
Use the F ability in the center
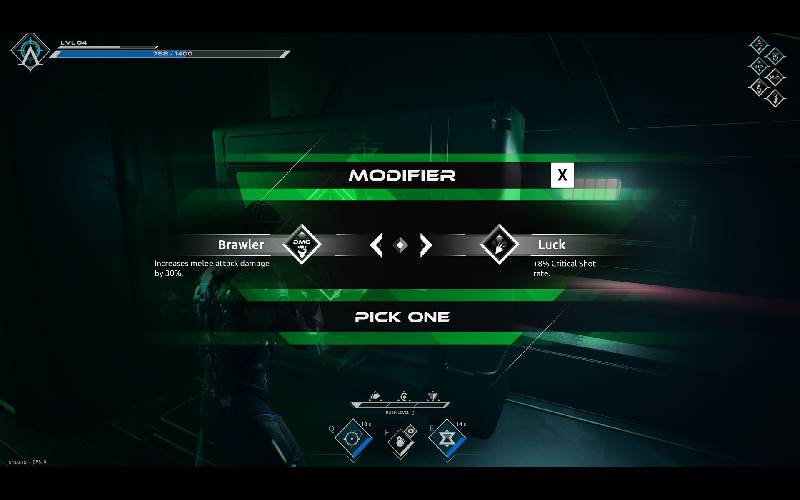400,439
